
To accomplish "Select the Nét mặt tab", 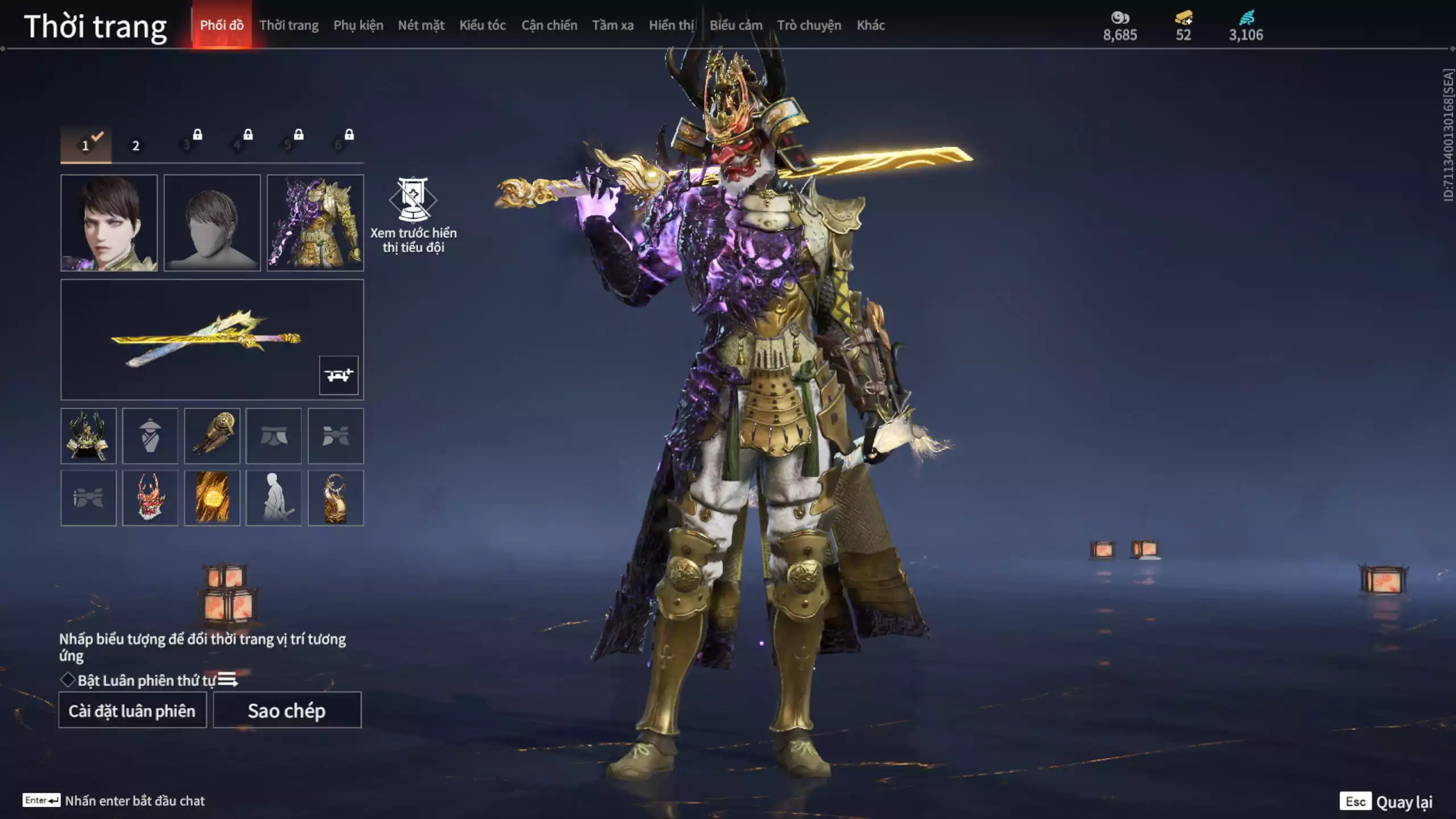I will [421, 25].
